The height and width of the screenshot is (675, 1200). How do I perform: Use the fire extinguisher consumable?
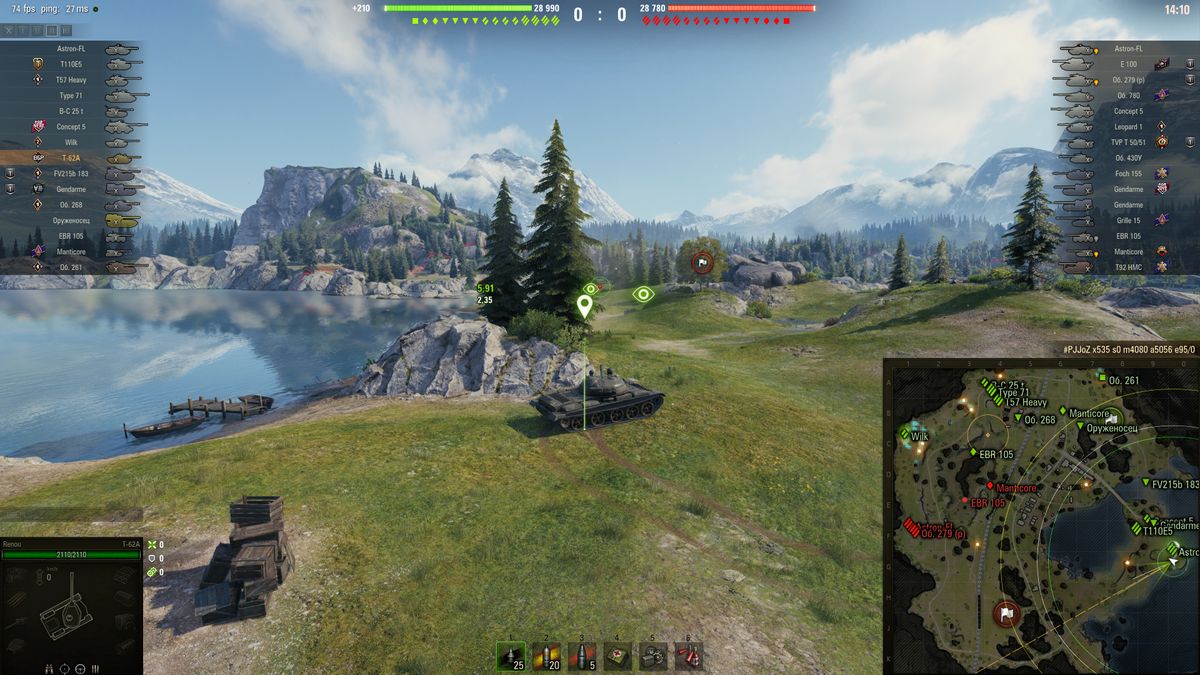(x=688, y=656)
